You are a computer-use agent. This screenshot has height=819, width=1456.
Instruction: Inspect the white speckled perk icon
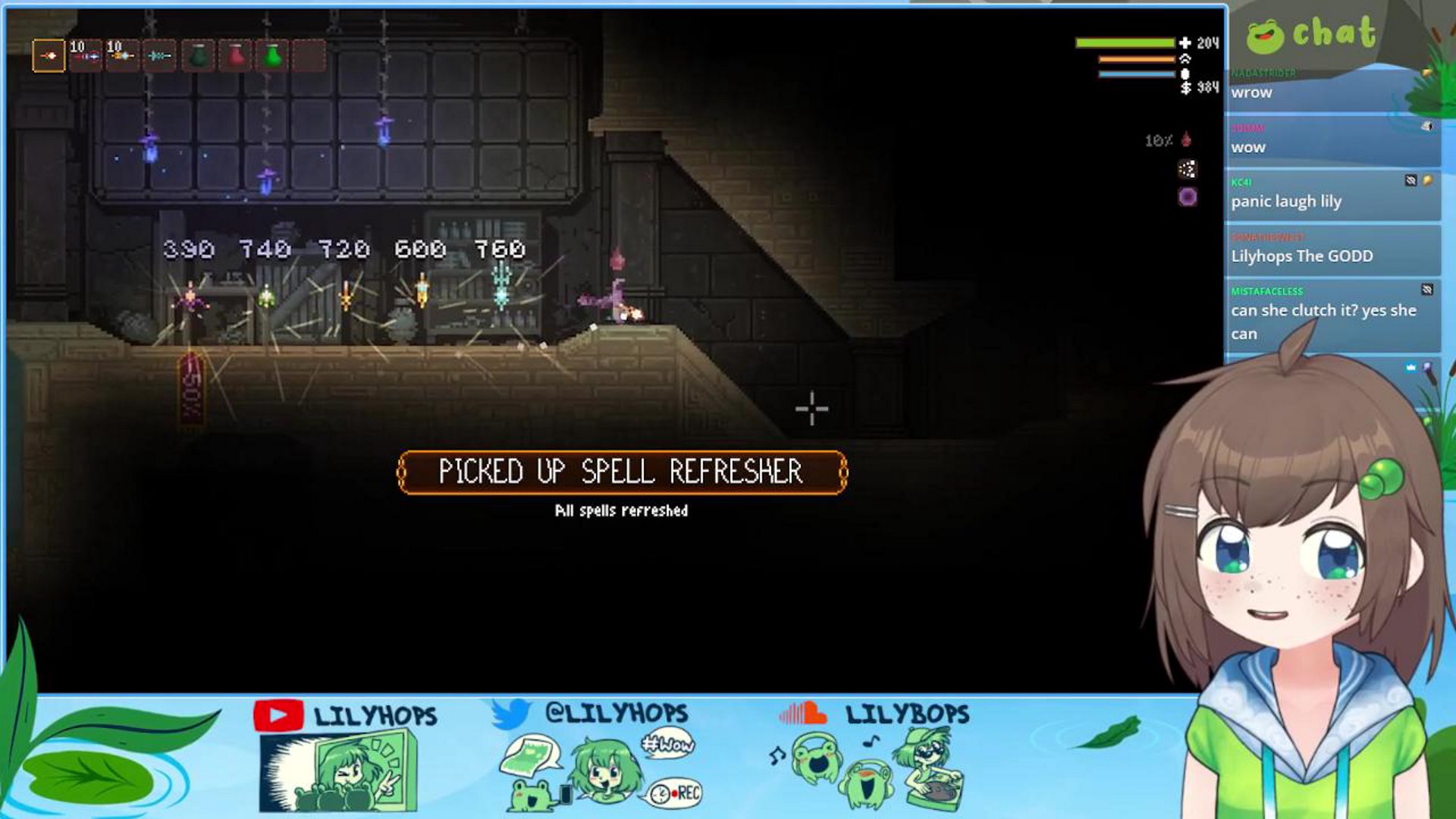(1187, 169)
